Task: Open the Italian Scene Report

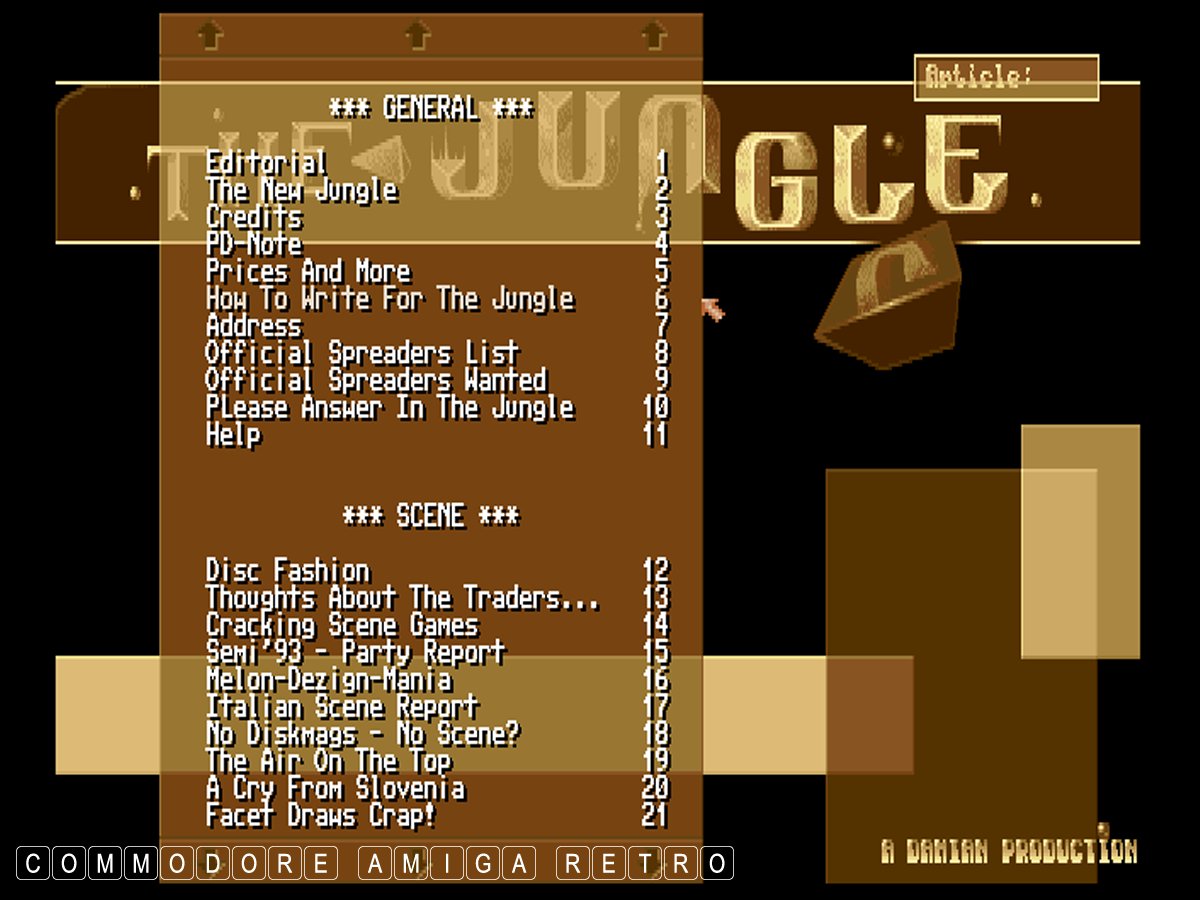Action: (x=342, y=707)
